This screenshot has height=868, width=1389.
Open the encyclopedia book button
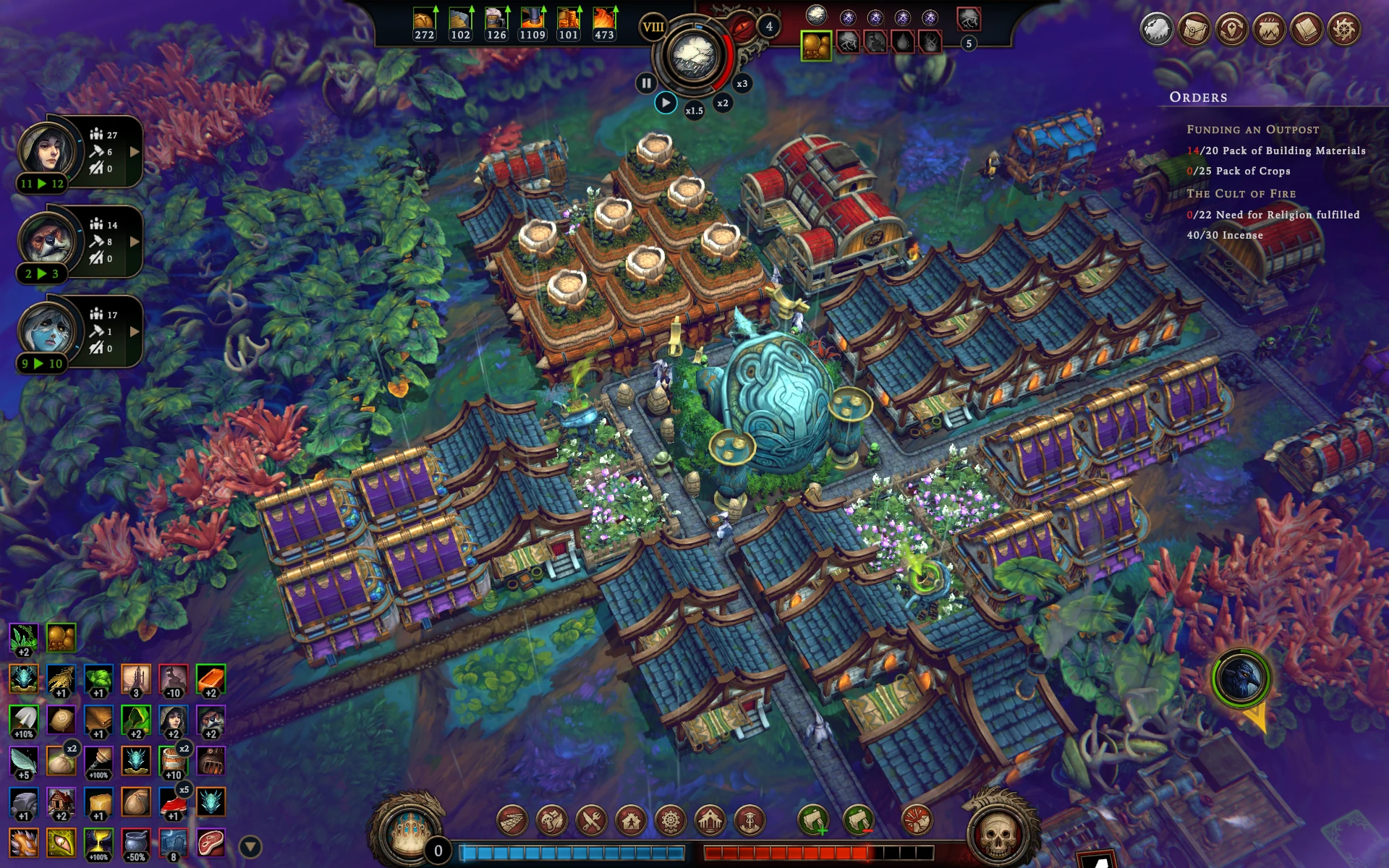pos(1307,30)
